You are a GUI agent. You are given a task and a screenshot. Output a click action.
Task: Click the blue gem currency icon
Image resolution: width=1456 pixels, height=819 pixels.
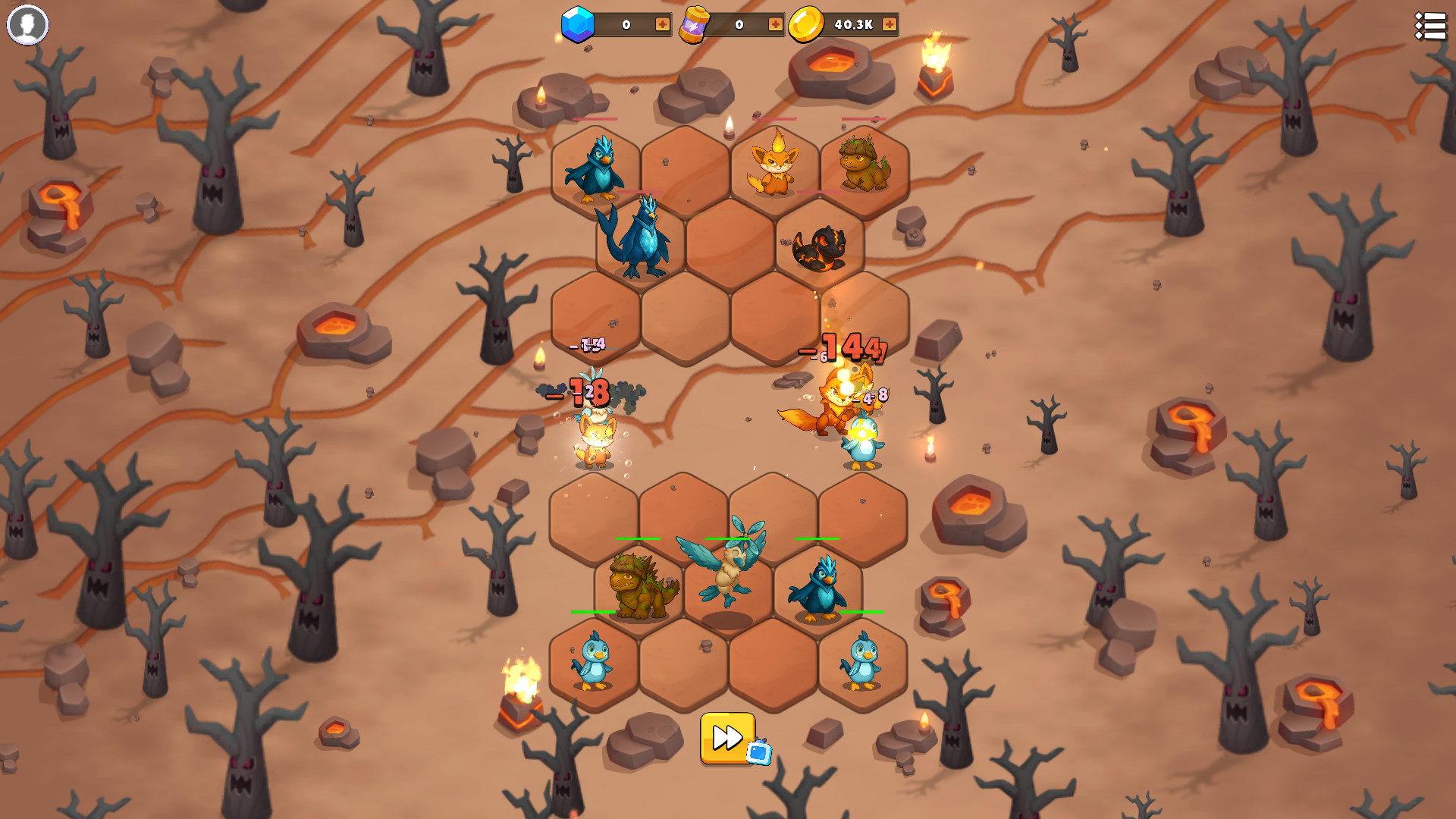click(x=576, y=23)
